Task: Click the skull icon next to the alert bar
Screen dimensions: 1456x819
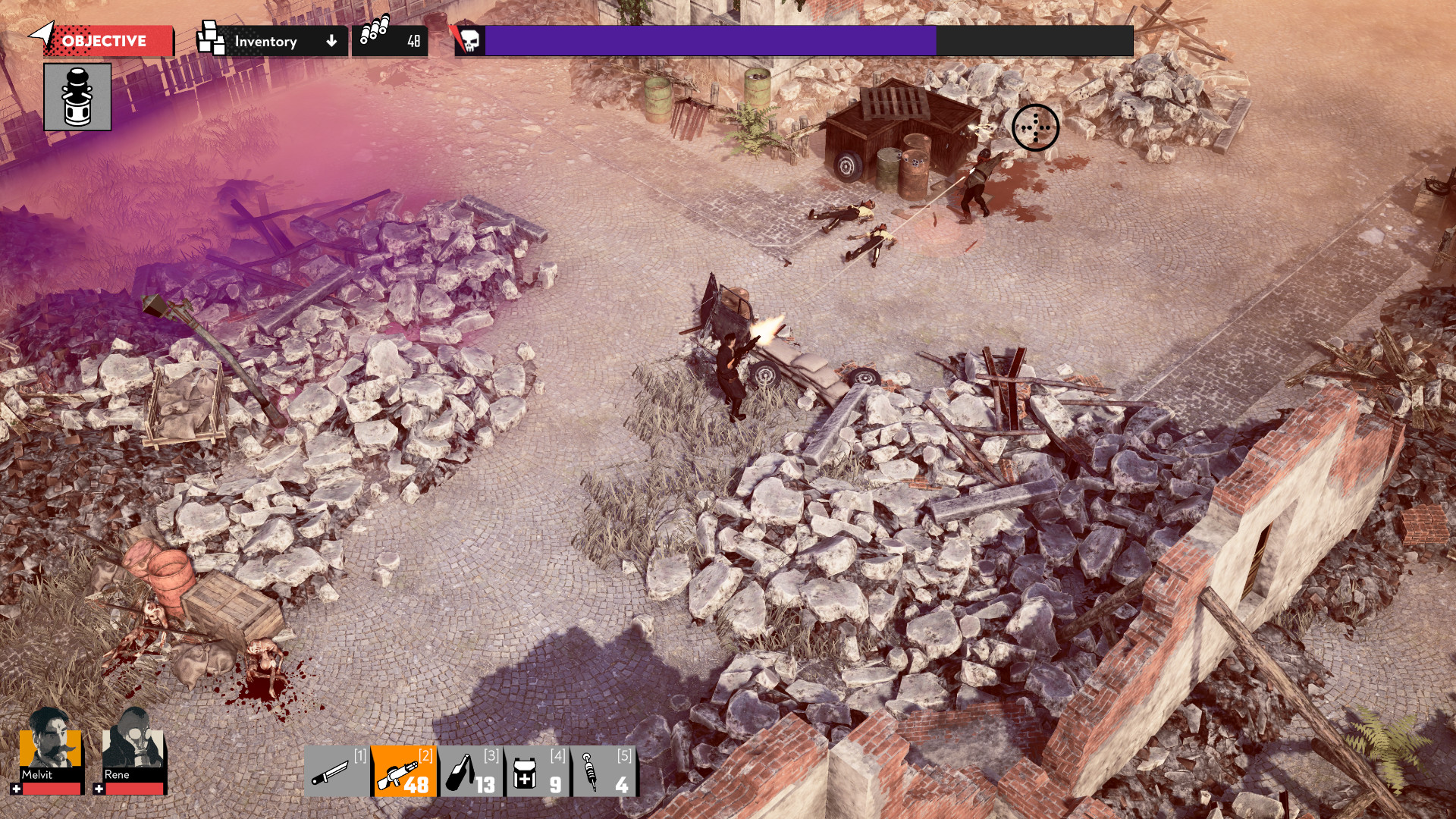Action: (471, 42)
